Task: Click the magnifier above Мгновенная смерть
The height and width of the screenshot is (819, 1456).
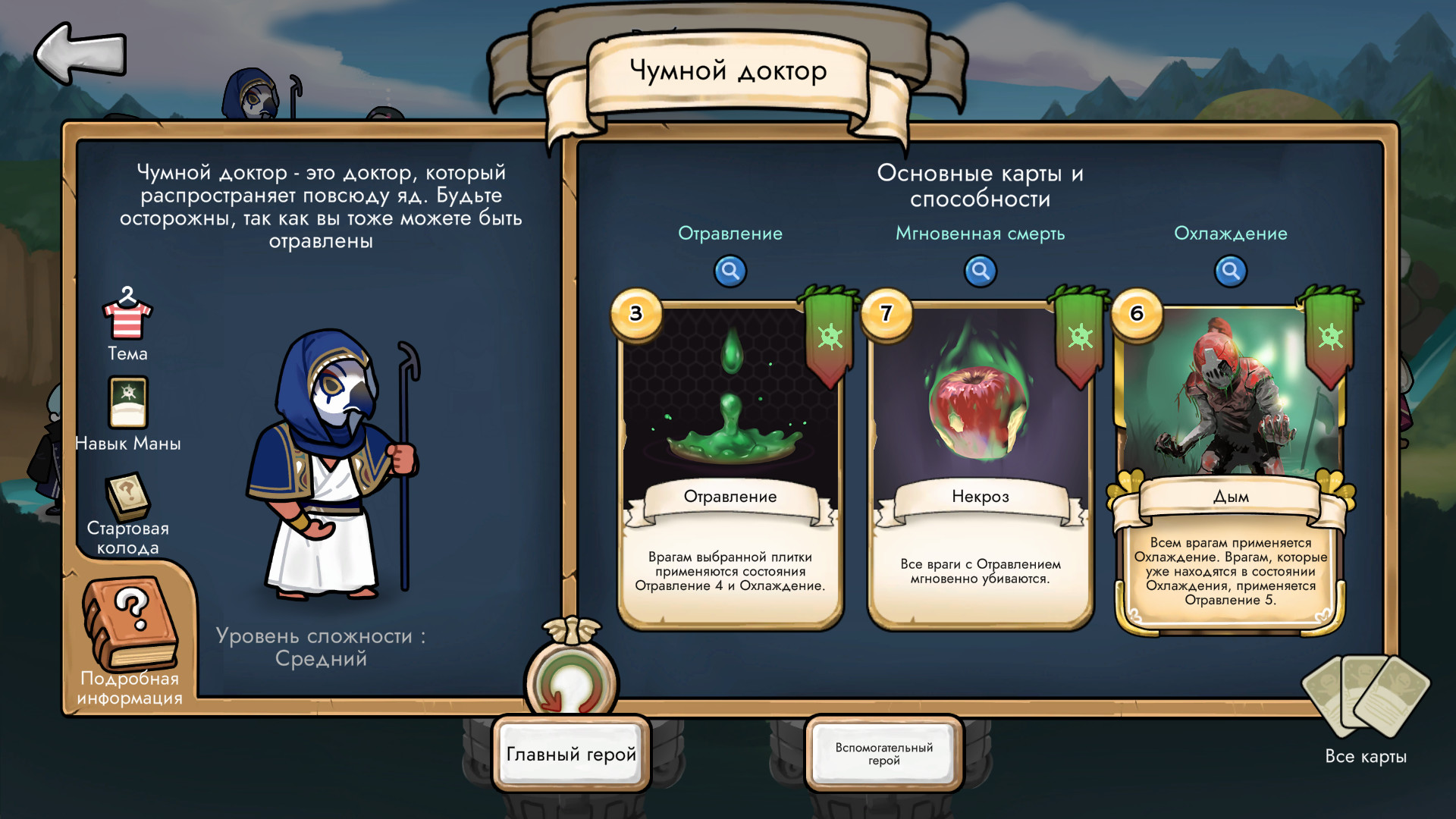Action: click(980, 271)
